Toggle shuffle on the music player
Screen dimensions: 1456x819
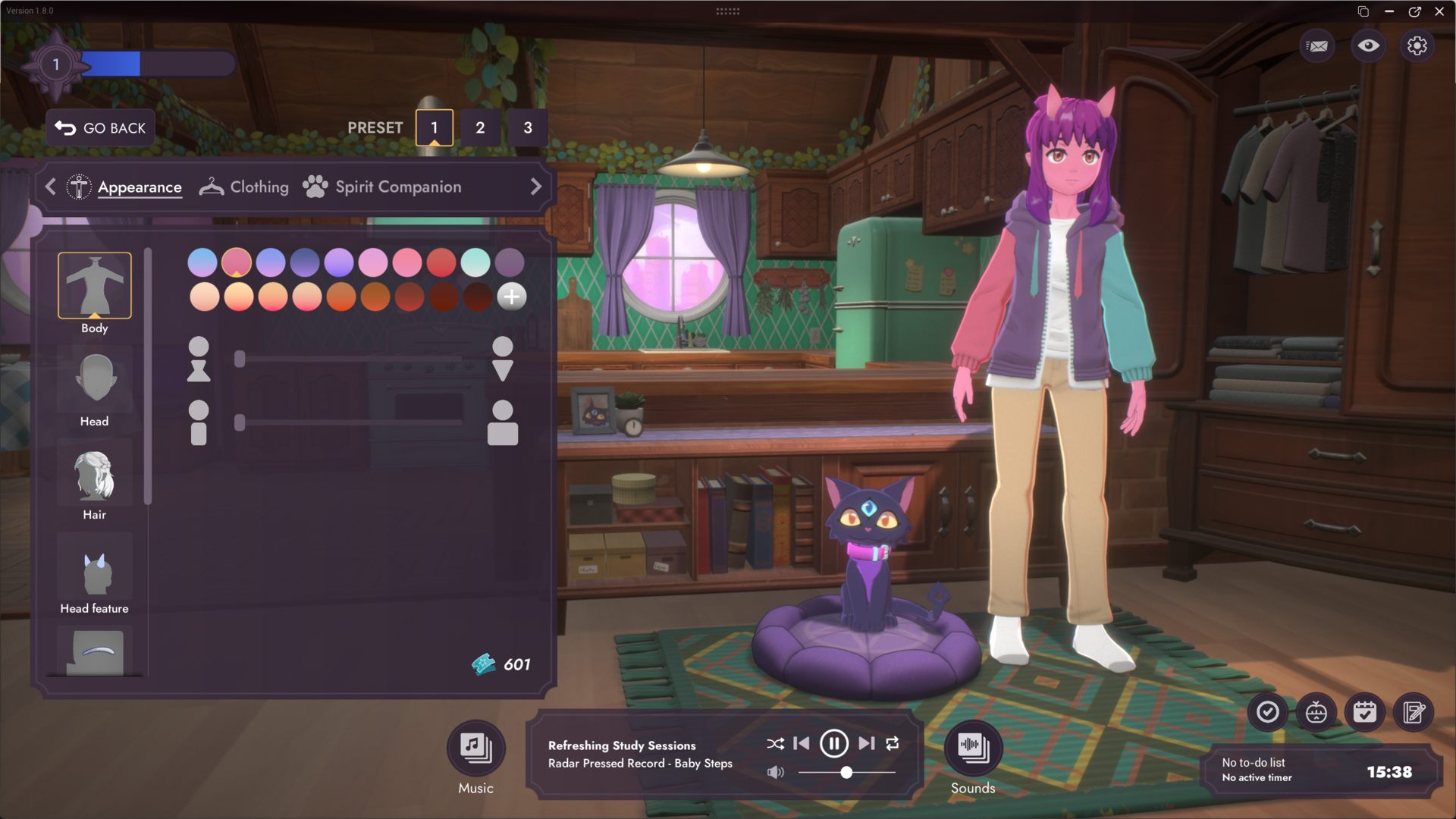(775, 743)
